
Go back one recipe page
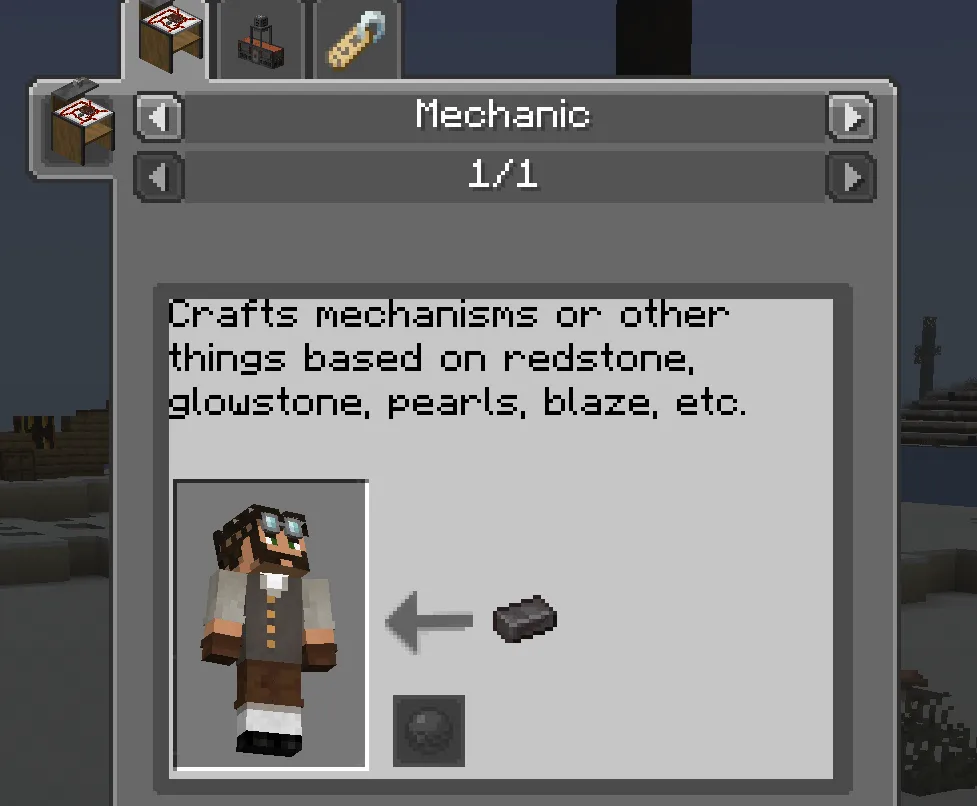pos(160,178)
